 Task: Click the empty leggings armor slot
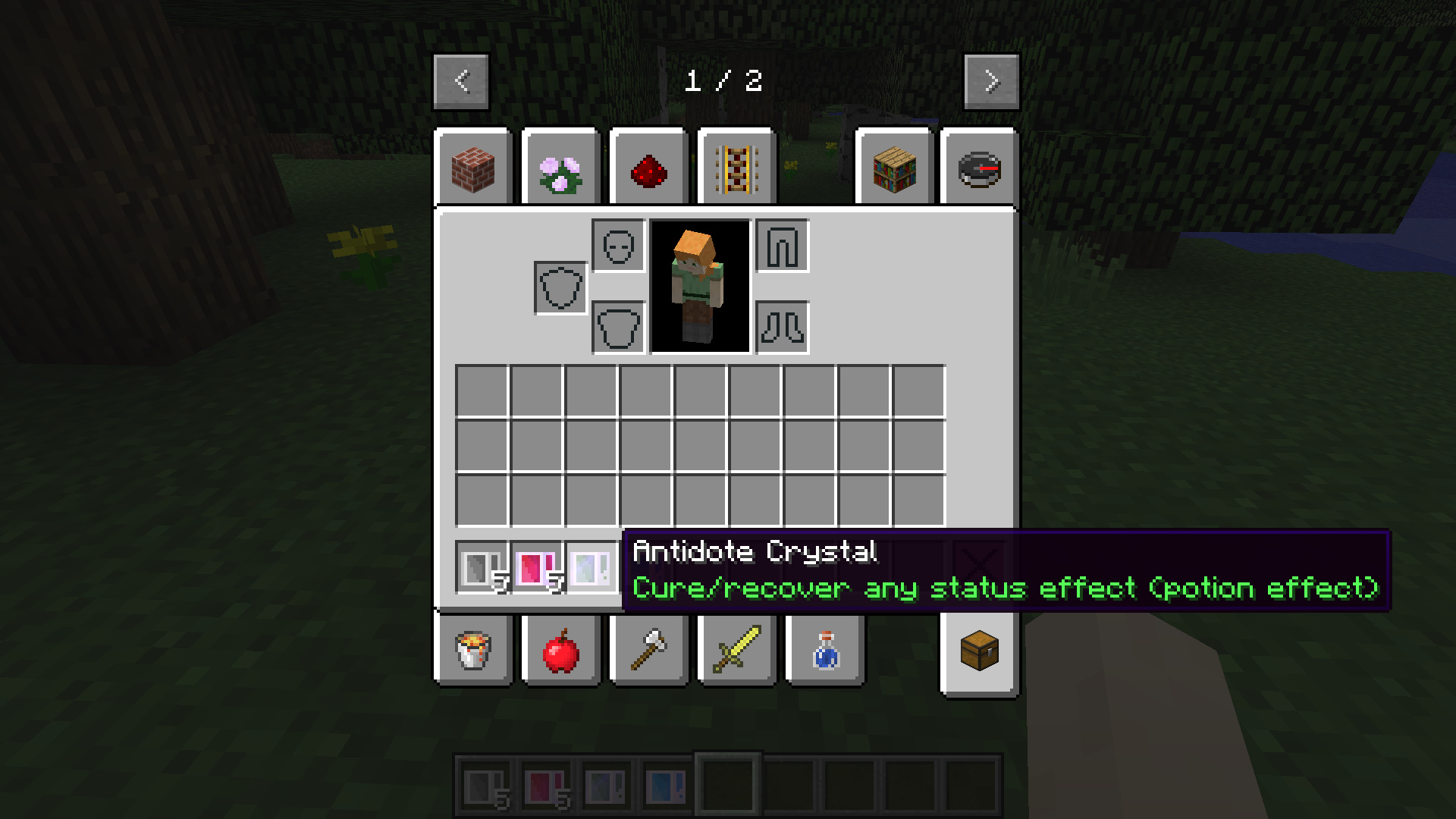click(x=783, y=246)
